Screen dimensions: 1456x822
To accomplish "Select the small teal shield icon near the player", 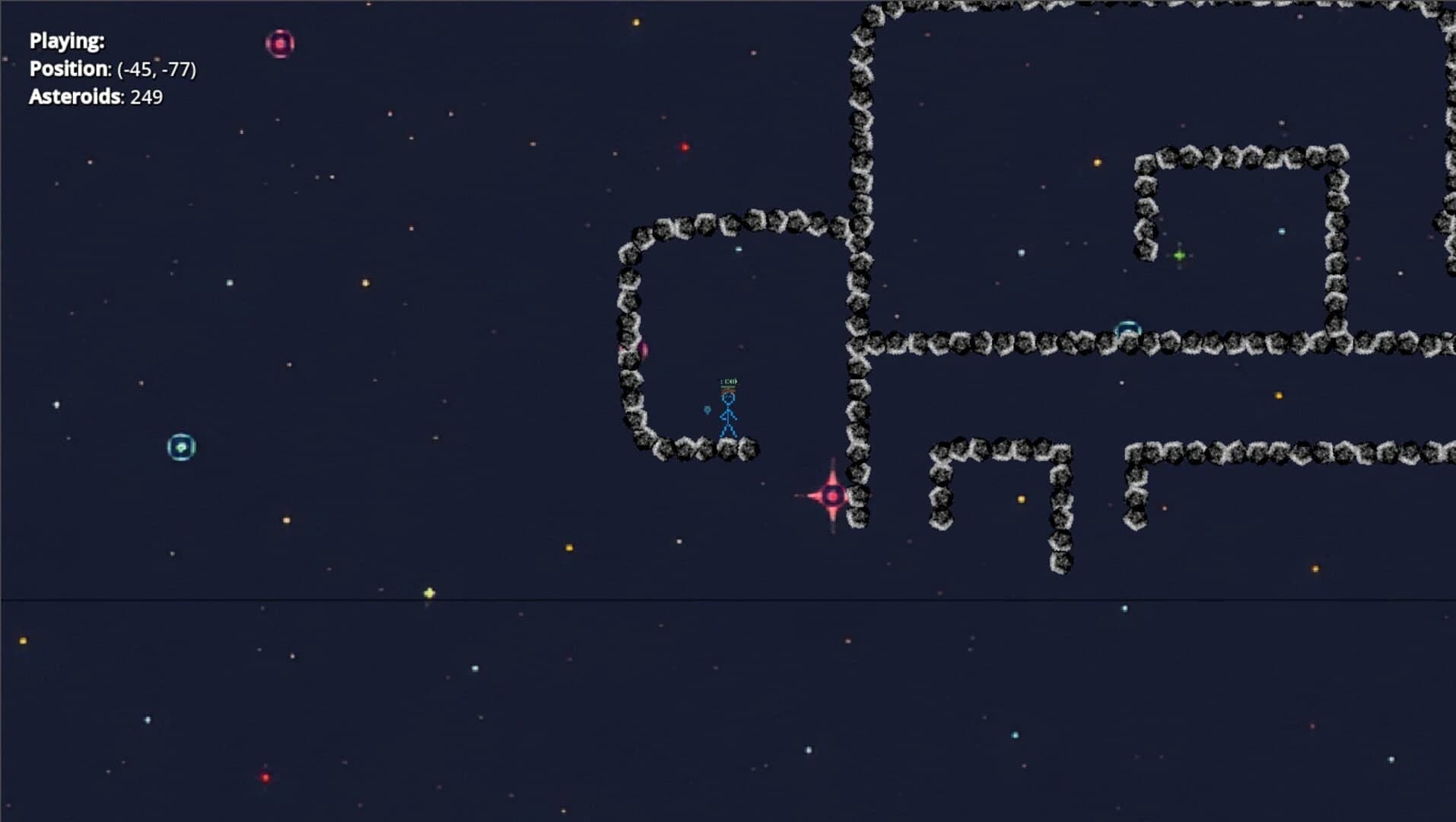I will pos(707,409).
